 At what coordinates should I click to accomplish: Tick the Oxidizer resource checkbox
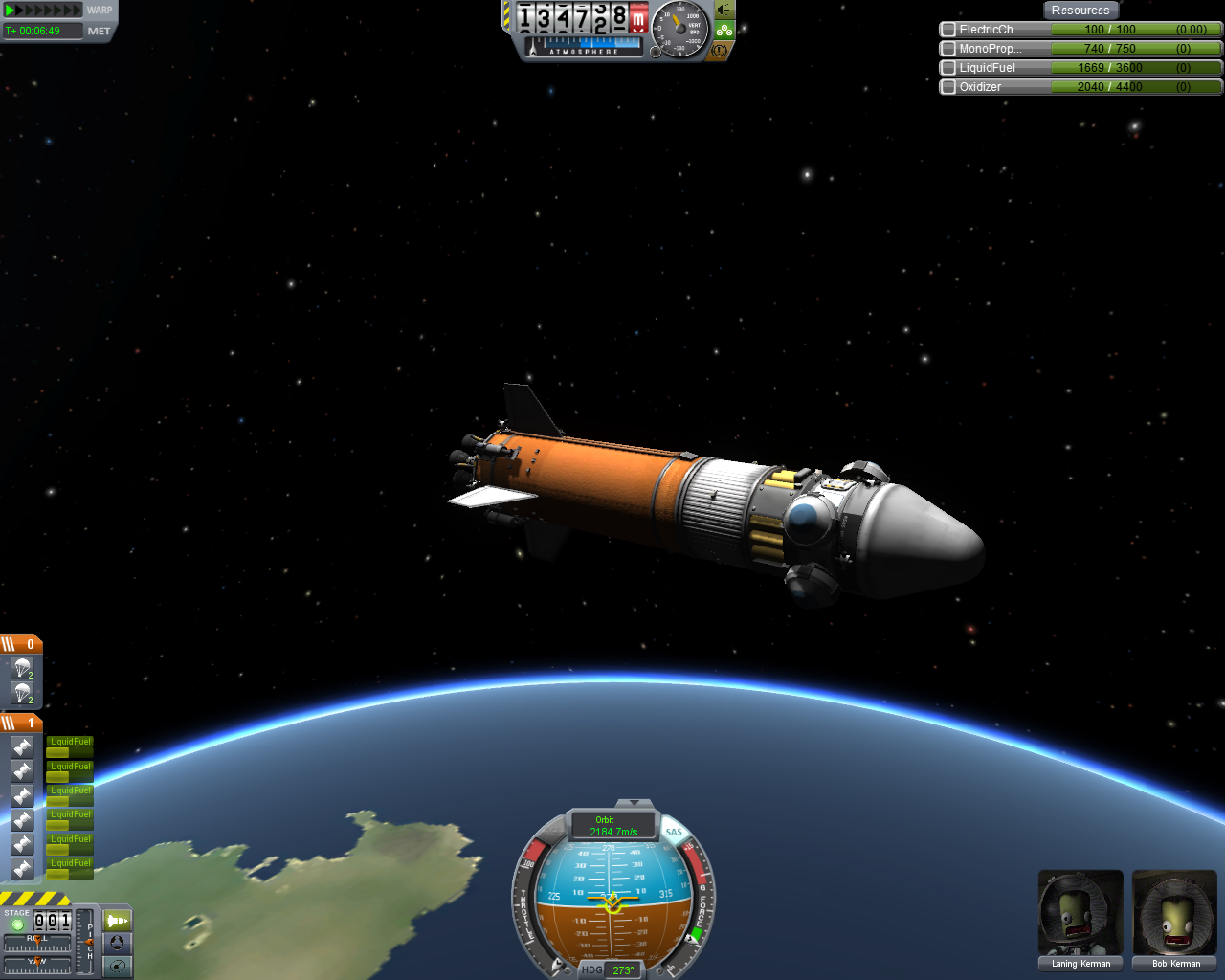point(948,87)
